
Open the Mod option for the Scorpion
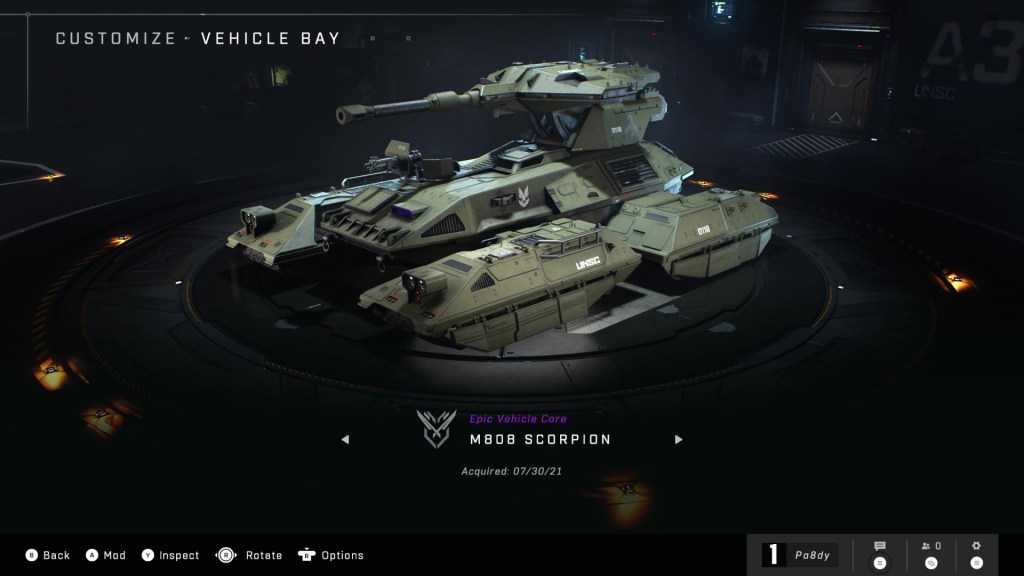105,555
